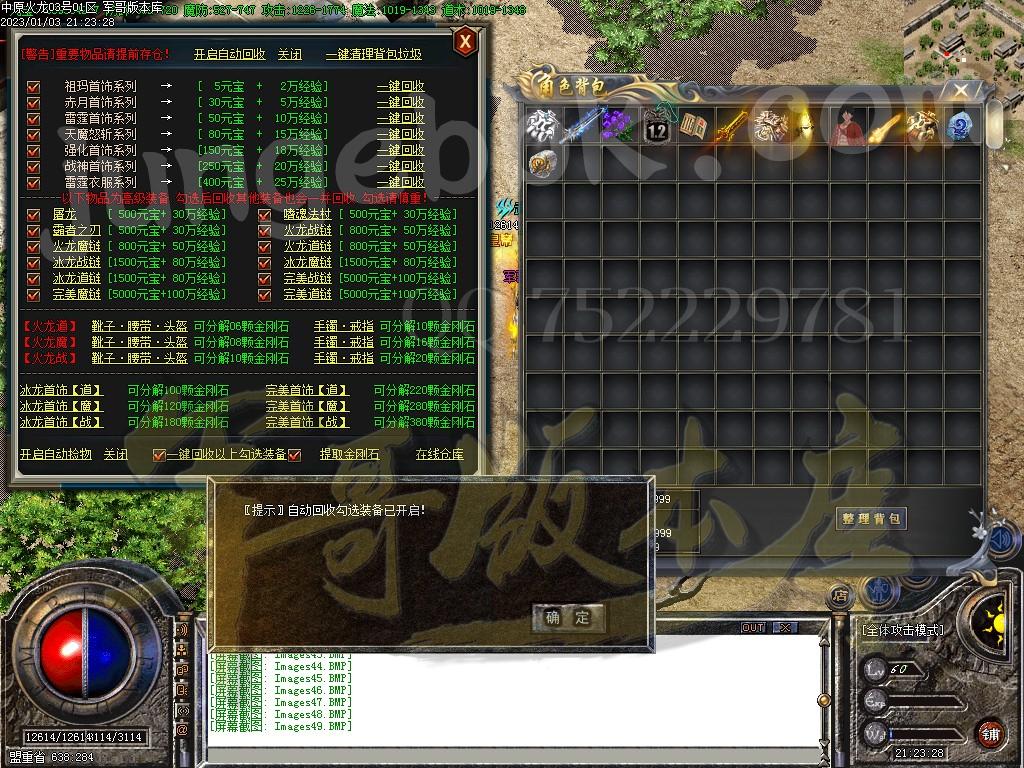Click 开启自动捡物 to enable auto pickup

click(56, 454)
